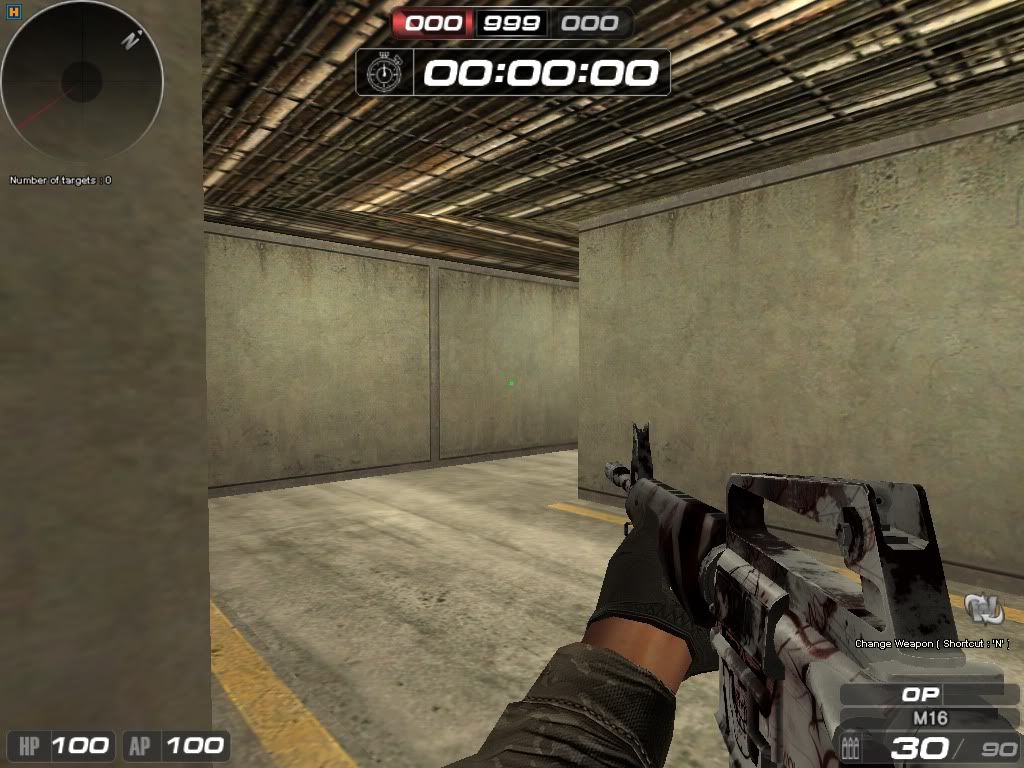This screenshot has height=768, width=1024.
Task: Click the circular radar minimap
Action: [x=82, y=82]
